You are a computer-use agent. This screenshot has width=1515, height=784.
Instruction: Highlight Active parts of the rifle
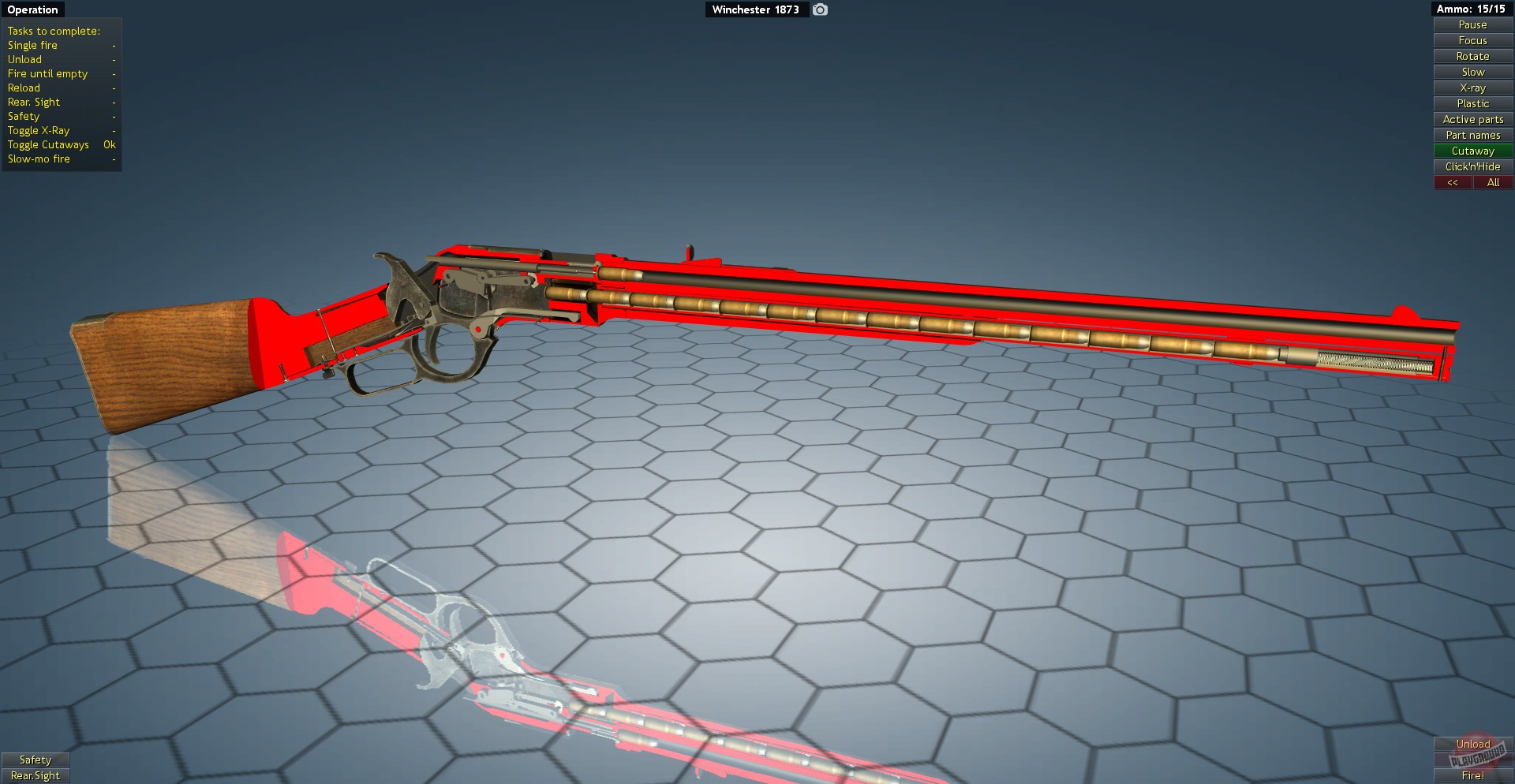click(x=1472, y=119)
